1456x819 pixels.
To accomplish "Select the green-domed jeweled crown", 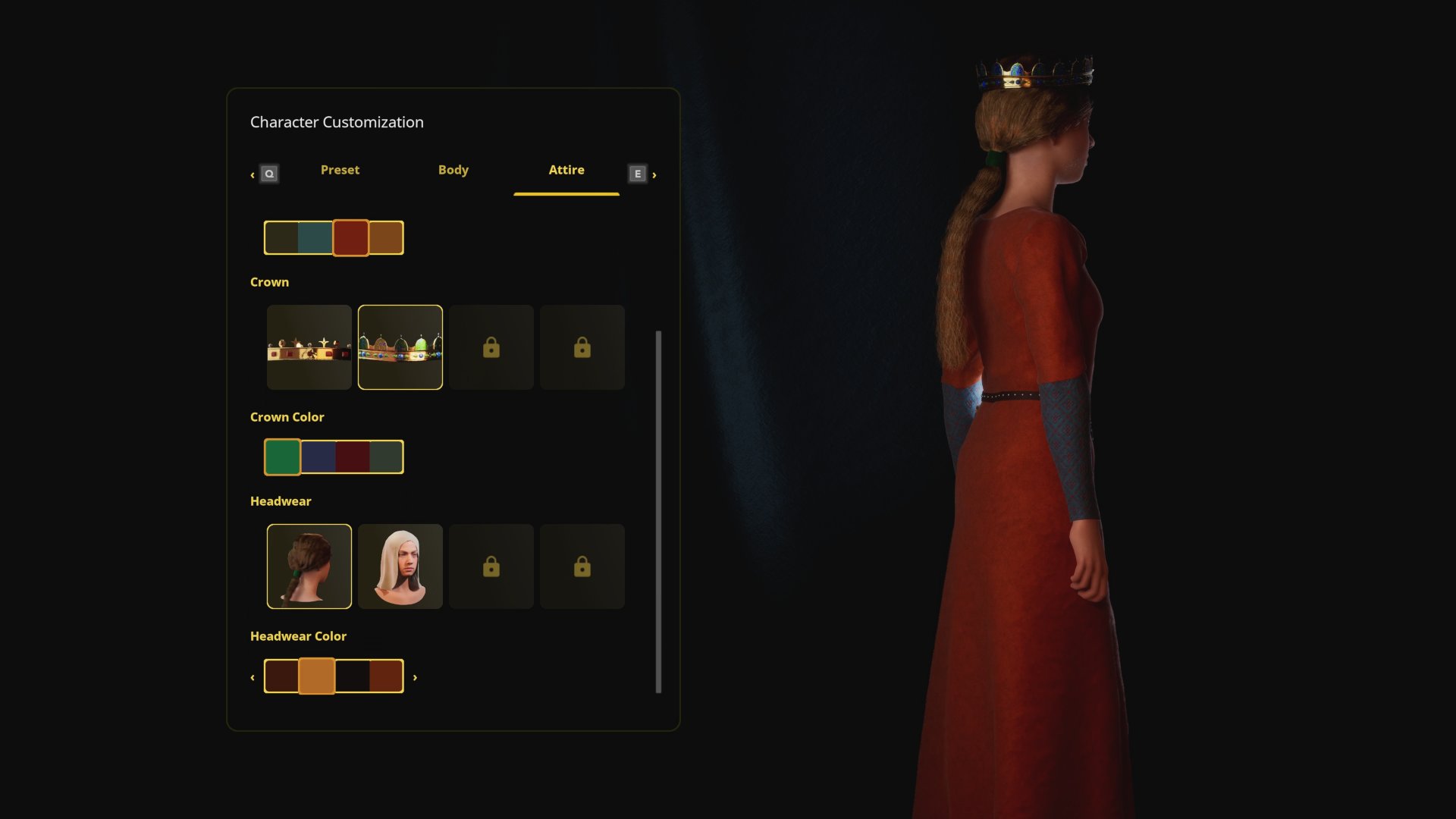I will [x=400, y=347].
